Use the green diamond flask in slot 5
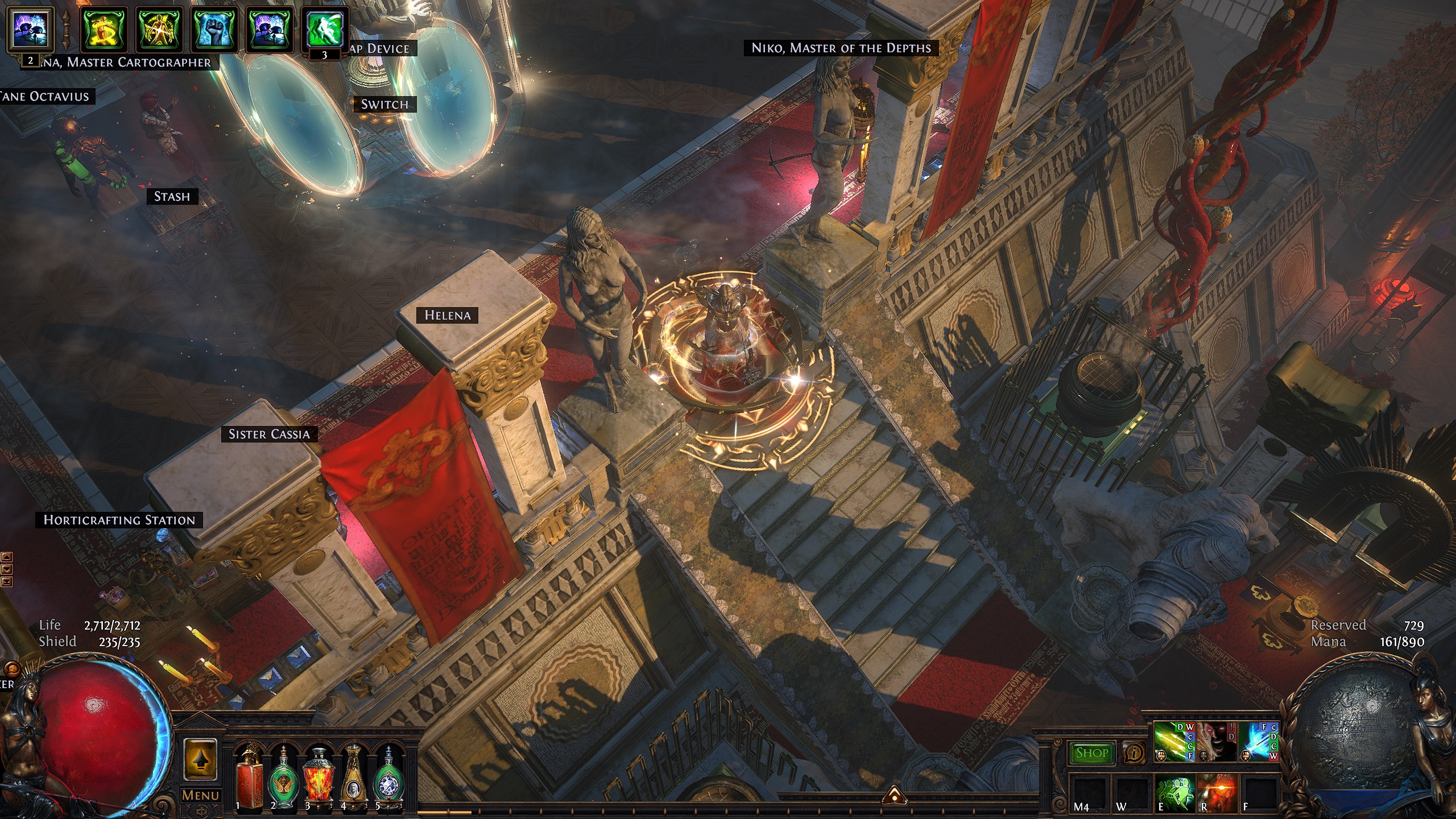 click(389, 776)
